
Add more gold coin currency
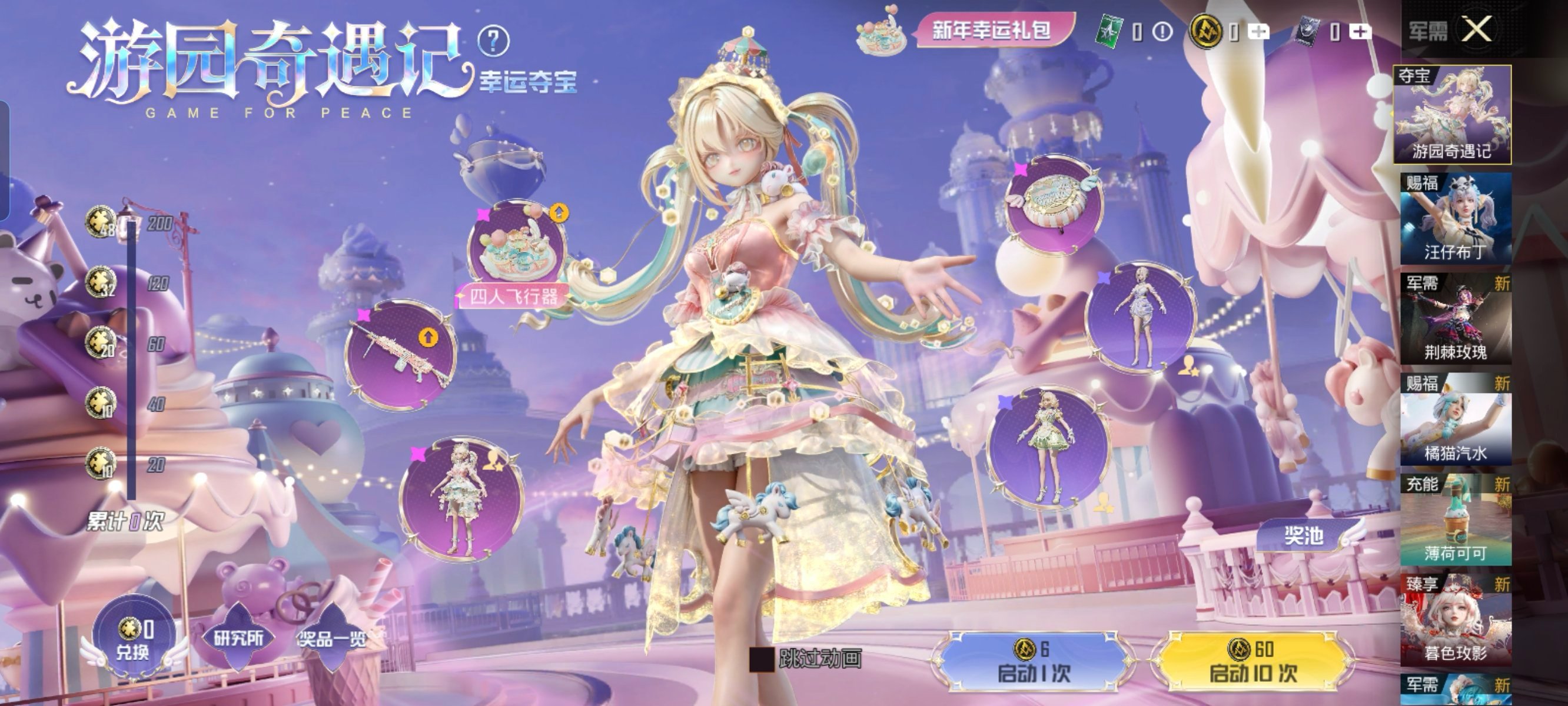coord(1258,31)
